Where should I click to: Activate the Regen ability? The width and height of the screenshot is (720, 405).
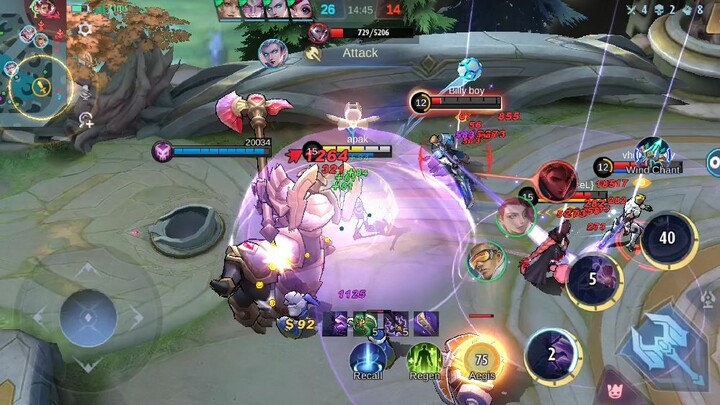424,357
